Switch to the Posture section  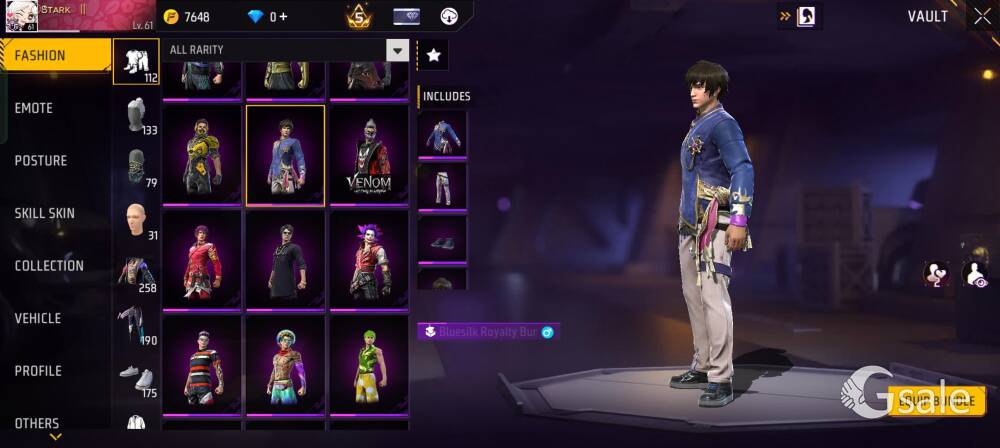[x=41, y=161]
